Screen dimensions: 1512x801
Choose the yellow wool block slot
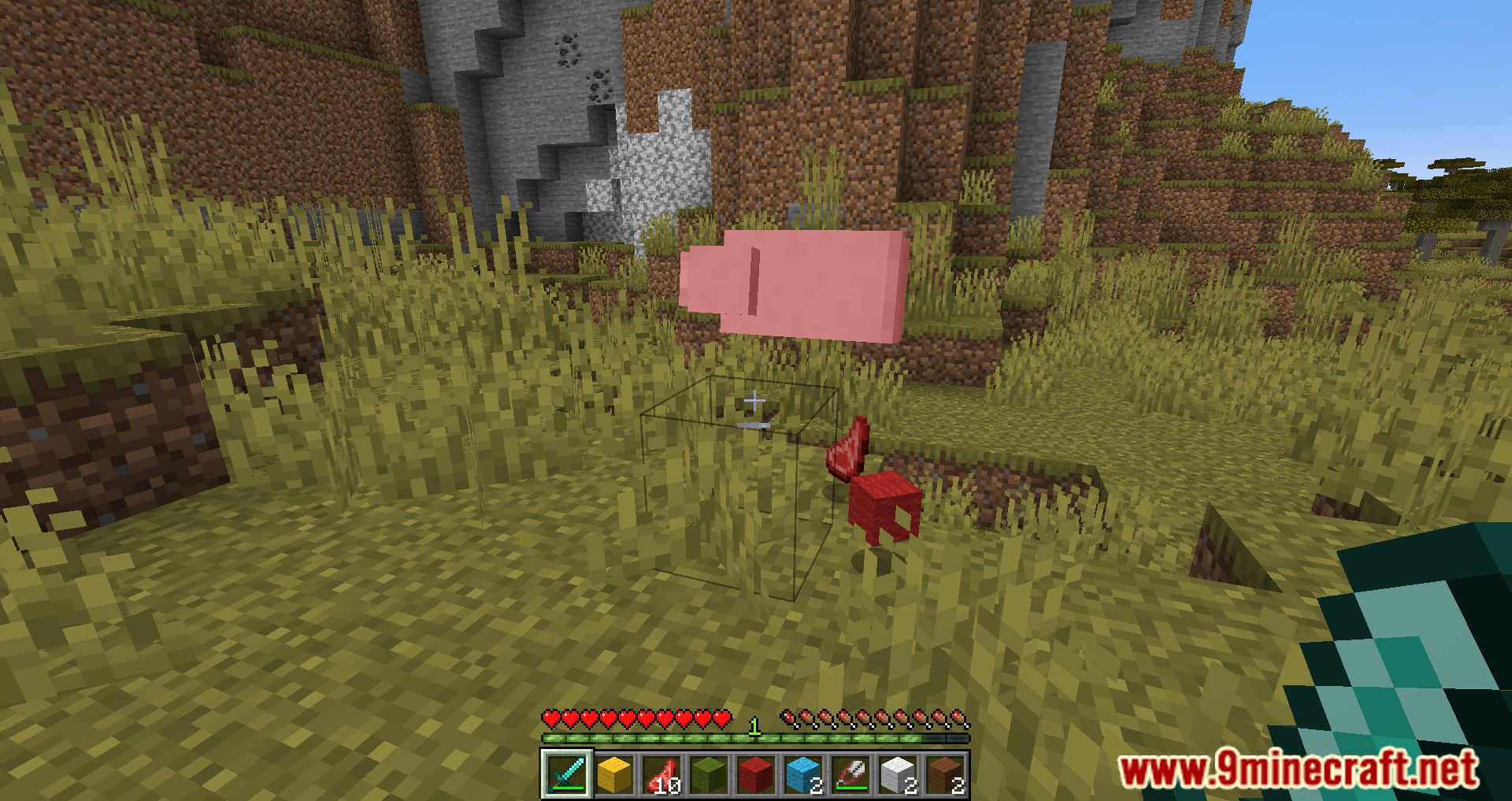[614, 773]
